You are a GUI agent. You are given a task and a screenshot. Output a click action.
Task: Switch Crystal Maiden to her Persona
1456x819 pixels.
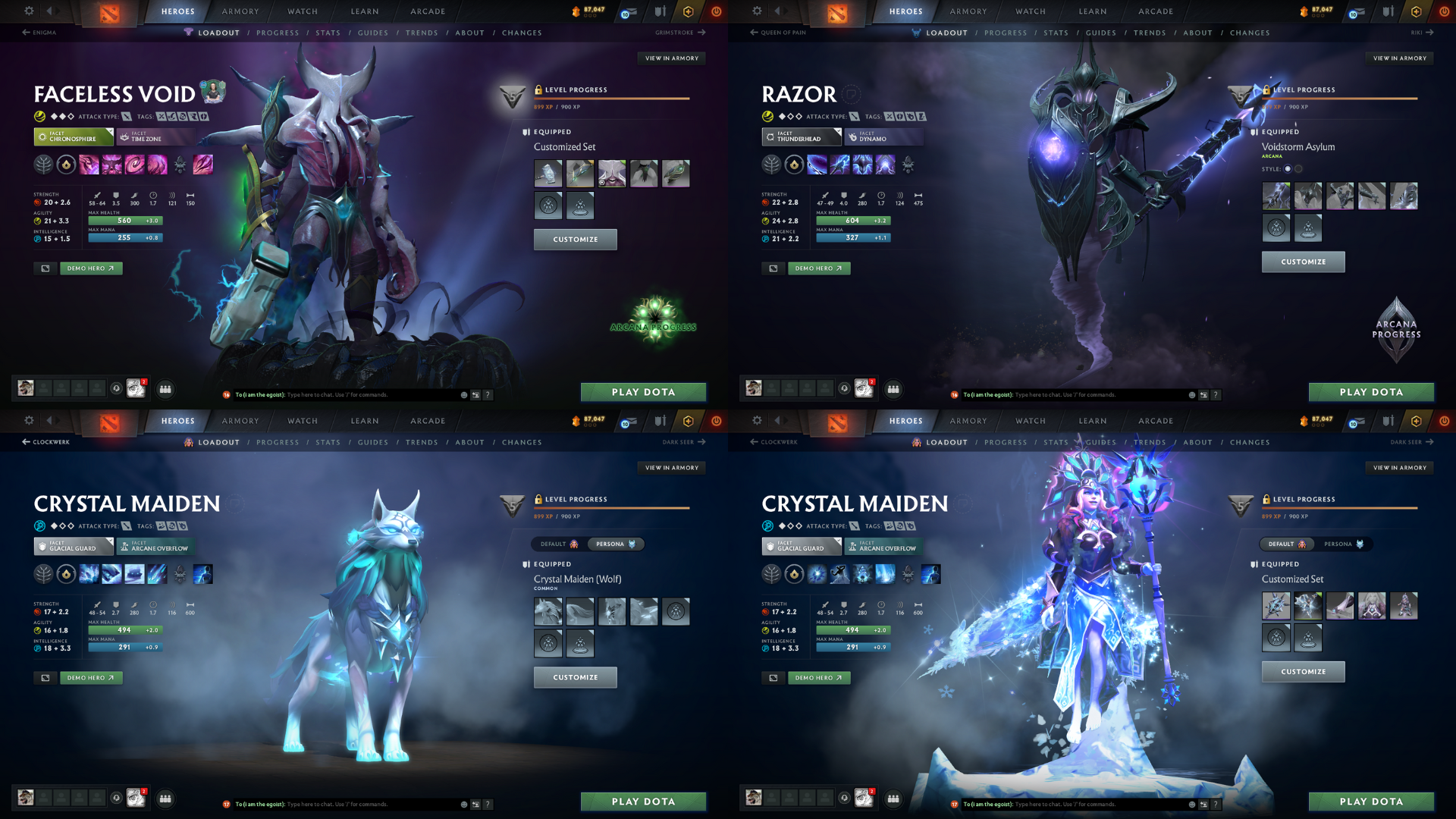[x=1342, y=544]
